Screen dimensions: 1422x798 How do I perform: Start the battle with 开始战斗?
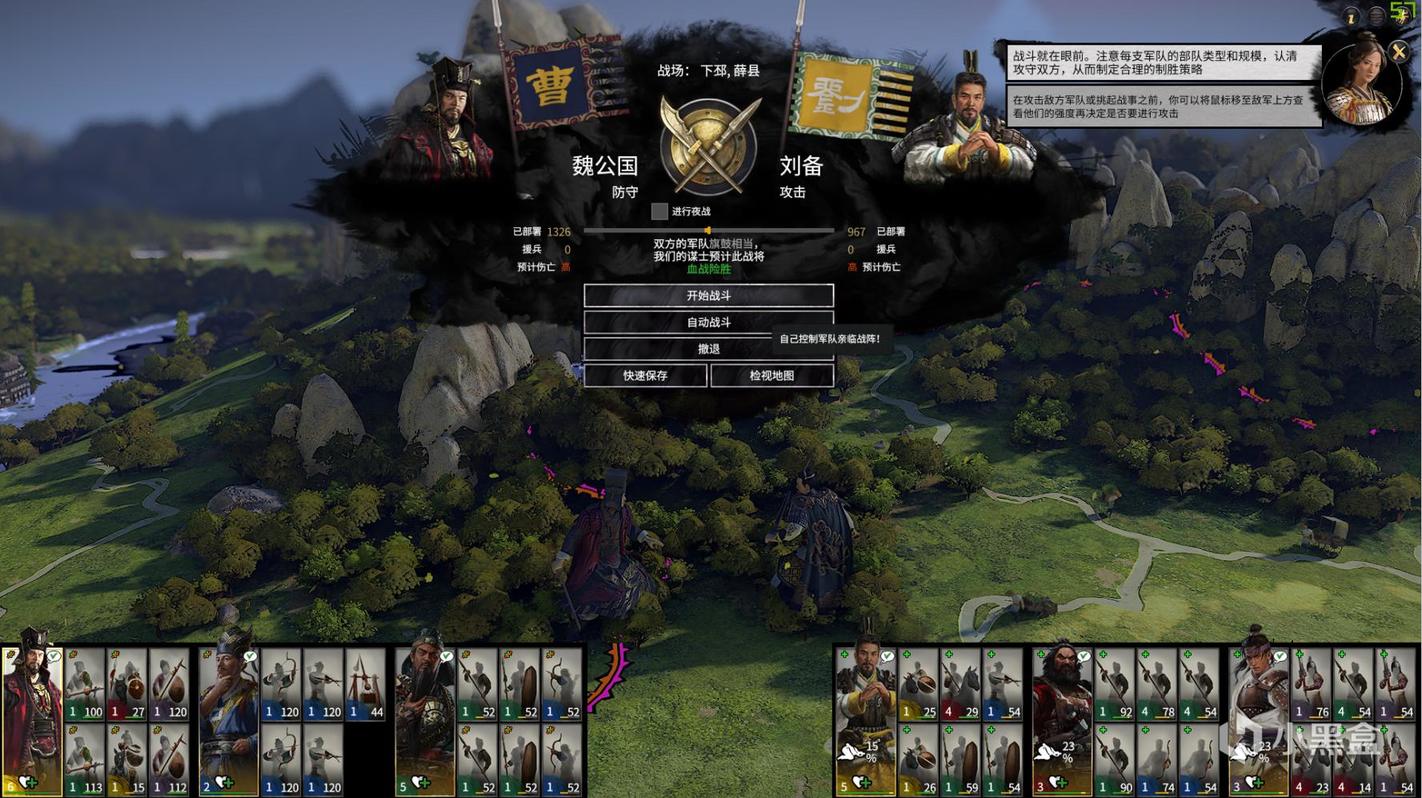(708, 296)
